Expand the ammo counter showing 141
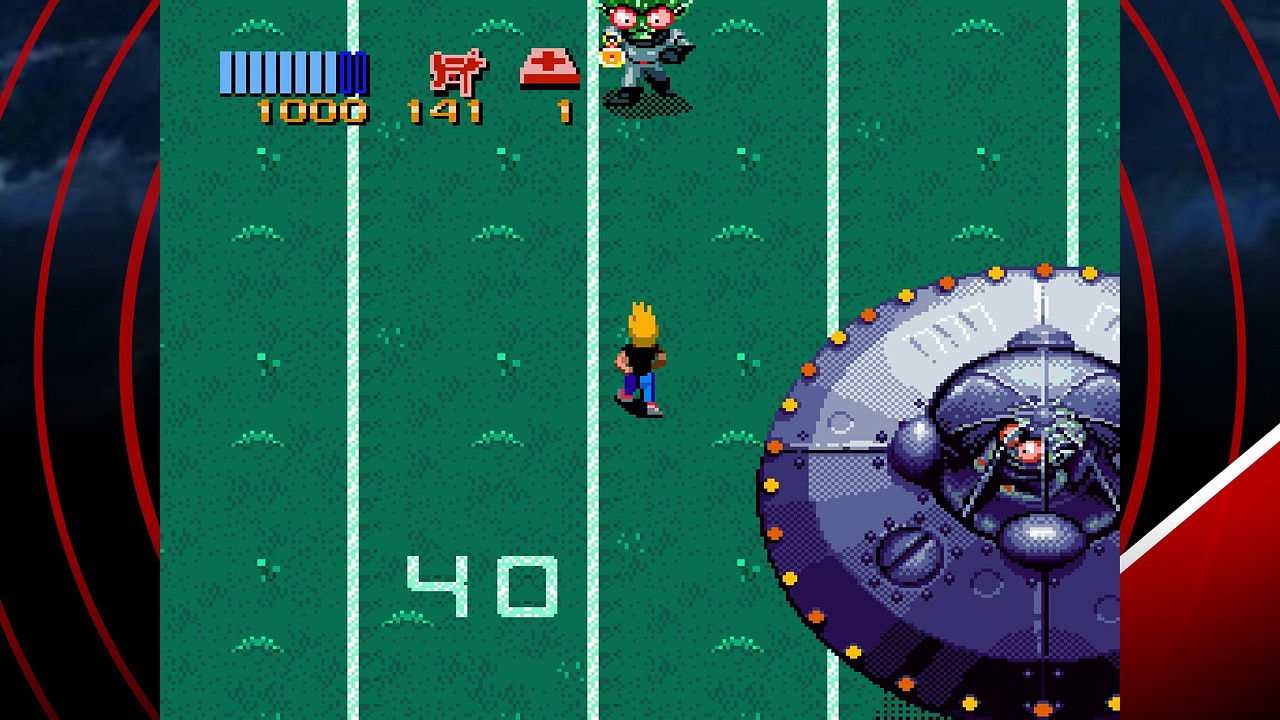Viewport: 1280px width, 720px height. (x=443, y=111)
